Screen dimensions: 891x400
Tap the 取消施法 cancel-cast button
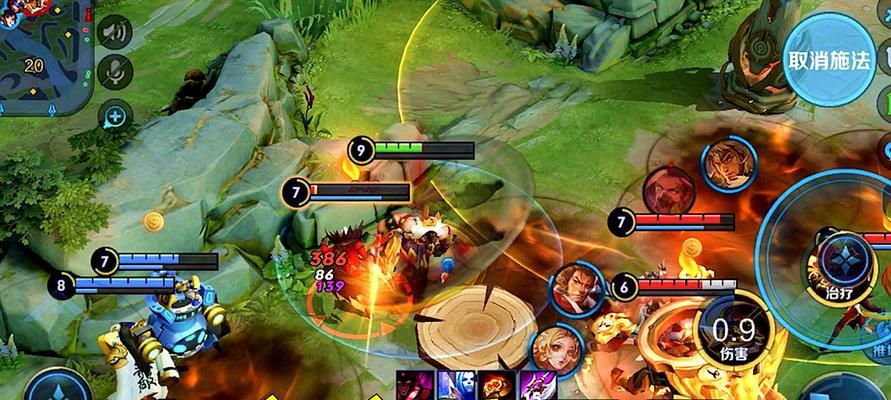click(828, 60)
